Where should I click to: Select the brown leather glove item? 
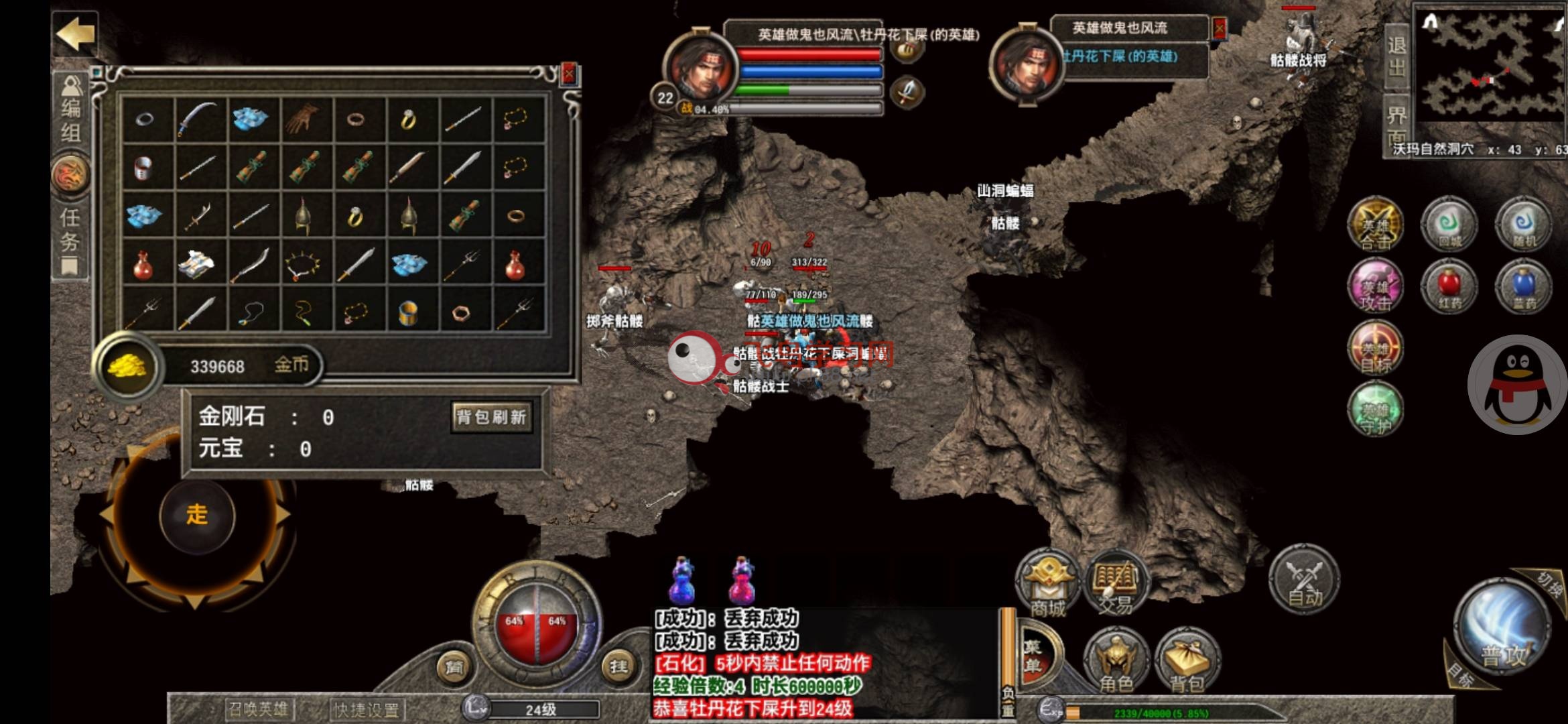pos(303,119)
